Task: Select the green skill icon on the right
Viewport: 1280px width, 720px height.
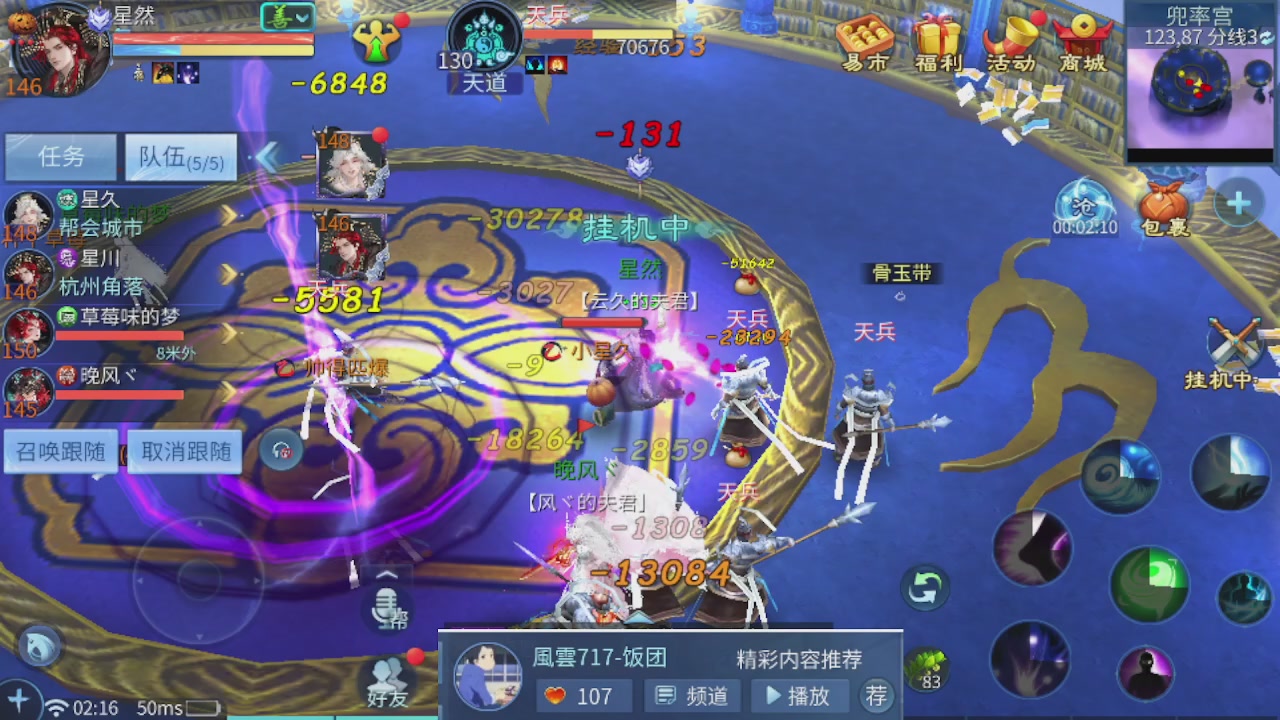Action: coord(1148,583)
